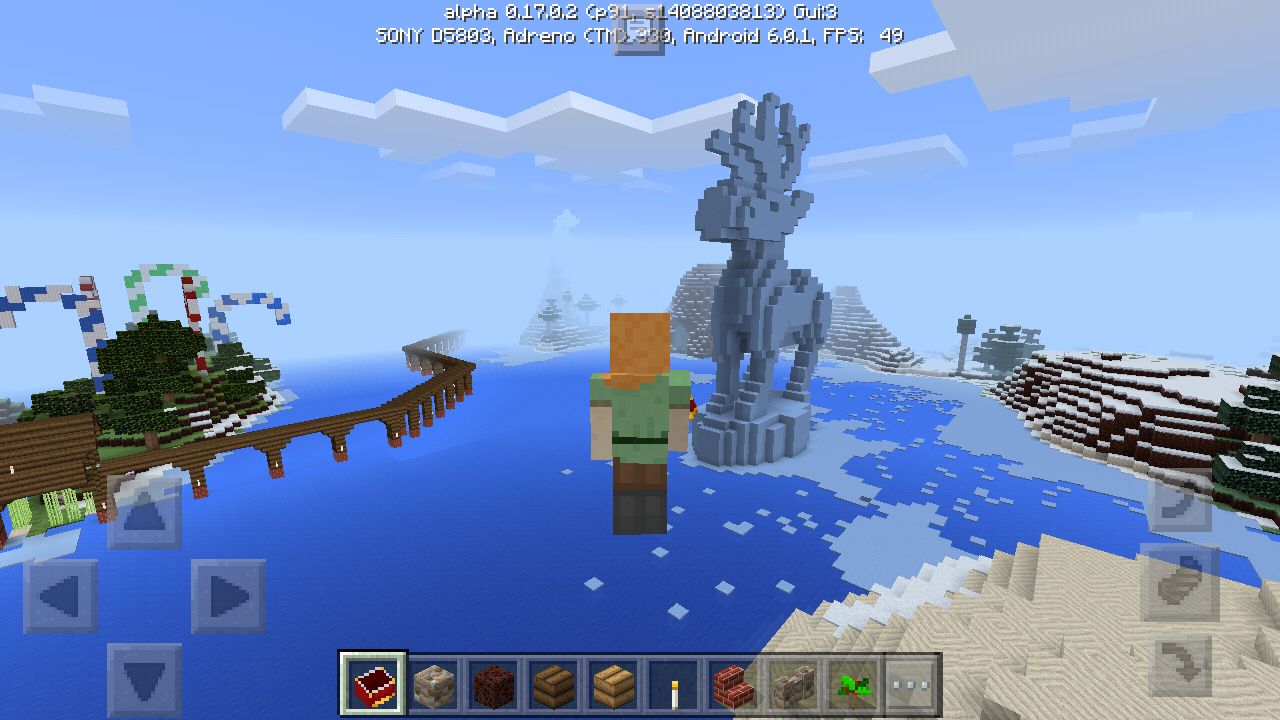Screen dimensions: 1280x720
Task: Choose the speckled stone block slot
Action: (x=434, y=685)
